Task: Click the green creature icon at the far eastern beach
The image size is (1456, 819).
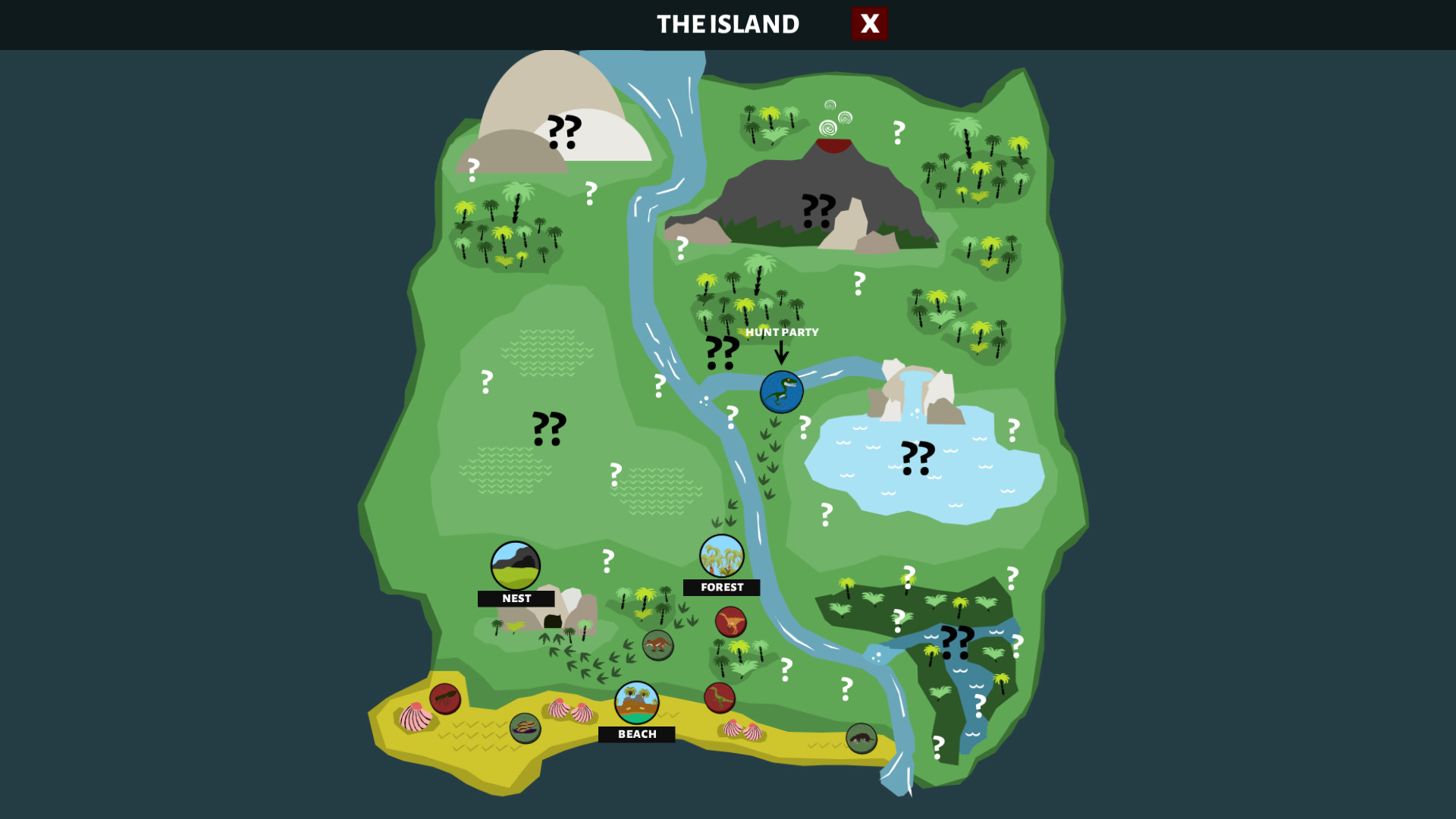Action: pyautogui.click(x=861, y=737)
